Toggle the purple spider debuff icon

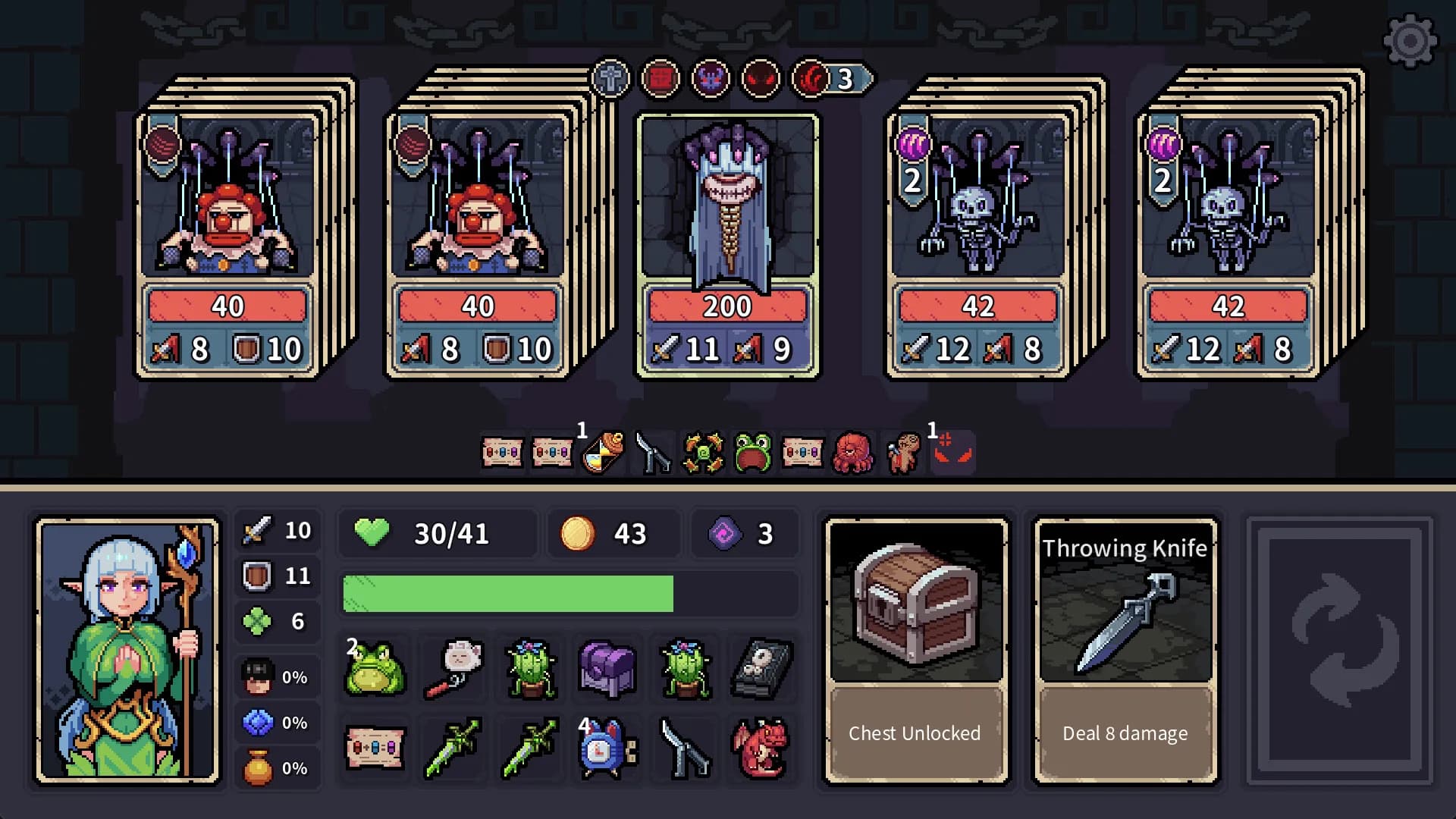click(711, 78)
